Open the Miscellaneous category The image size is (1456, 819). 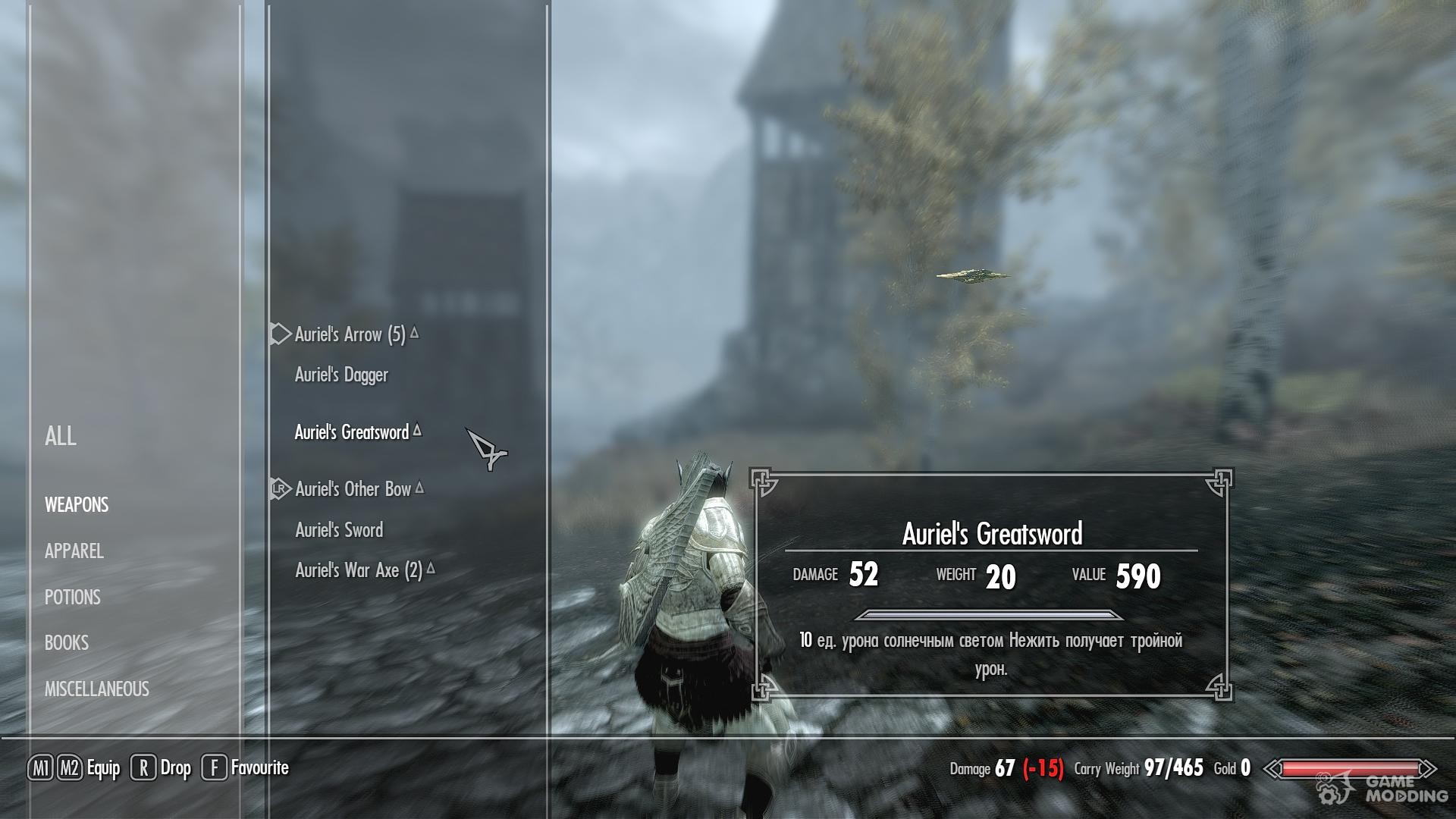click(x=97, y=689)
